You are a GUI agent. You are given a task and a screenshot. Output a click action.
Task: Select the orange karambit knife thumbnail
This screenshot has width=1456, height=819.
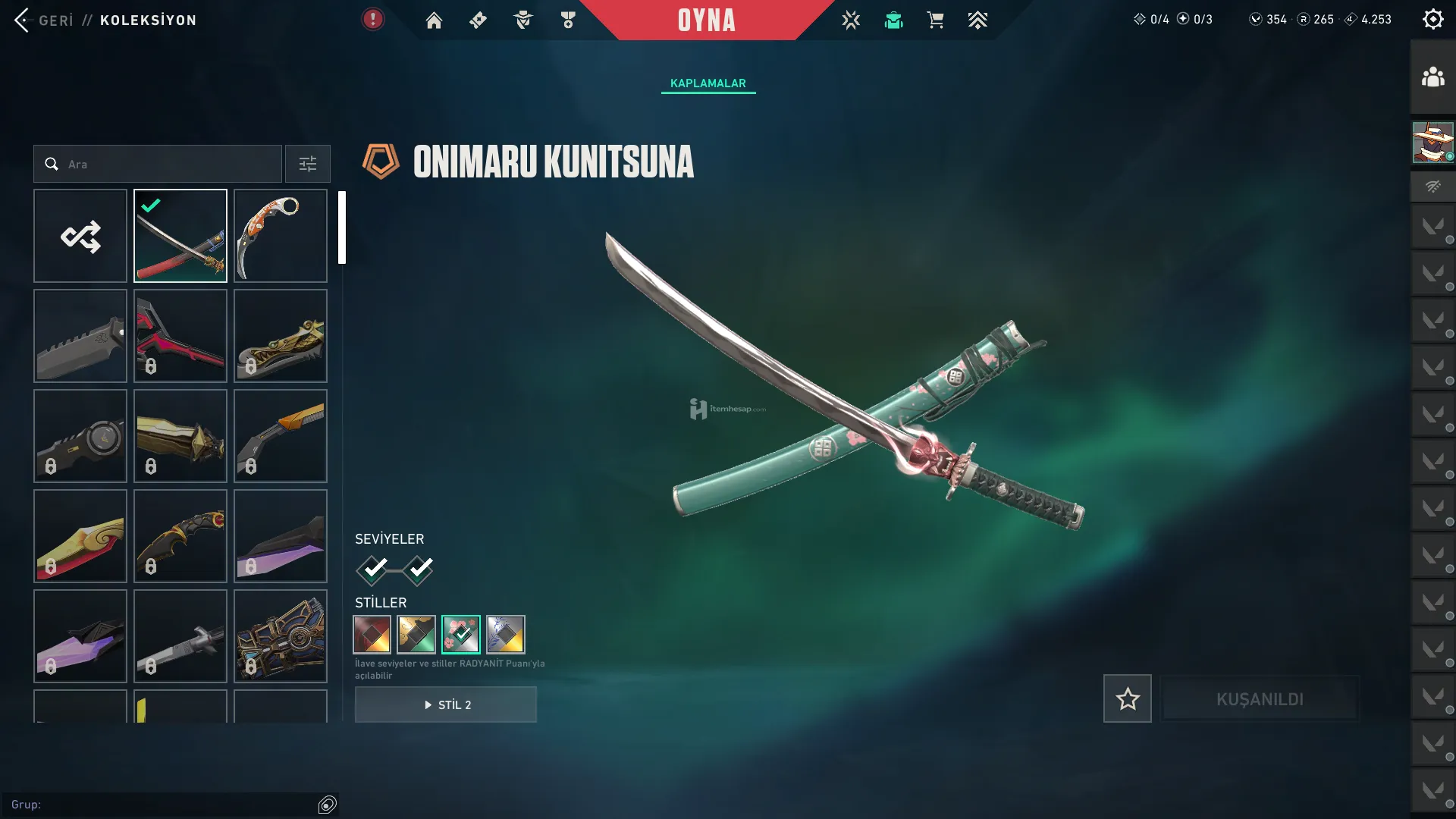pyautogui.click(x=281, y=236)
